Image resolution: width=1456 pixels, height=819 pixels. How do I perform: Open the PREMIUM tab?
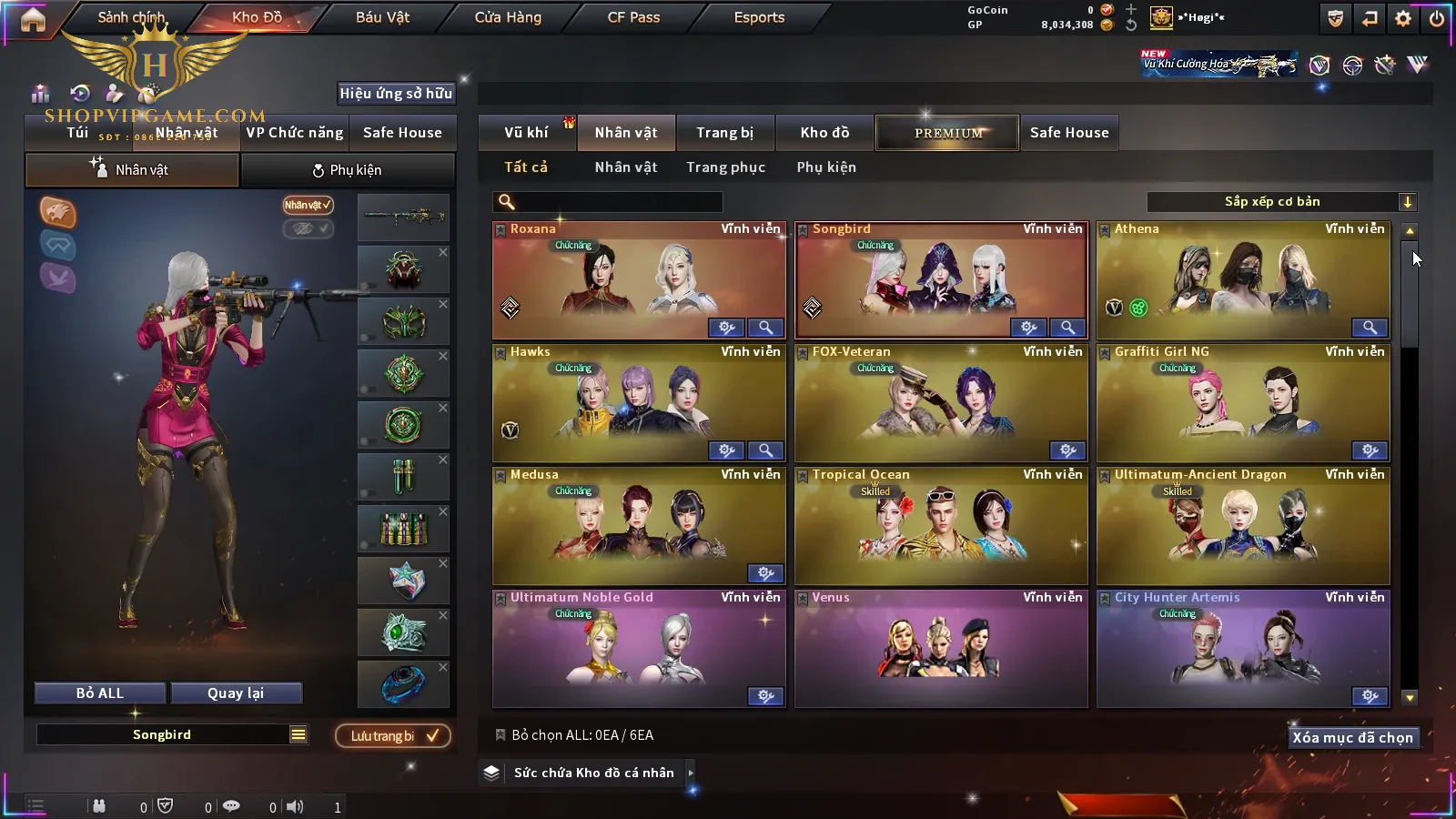click(x=948, y=133)
